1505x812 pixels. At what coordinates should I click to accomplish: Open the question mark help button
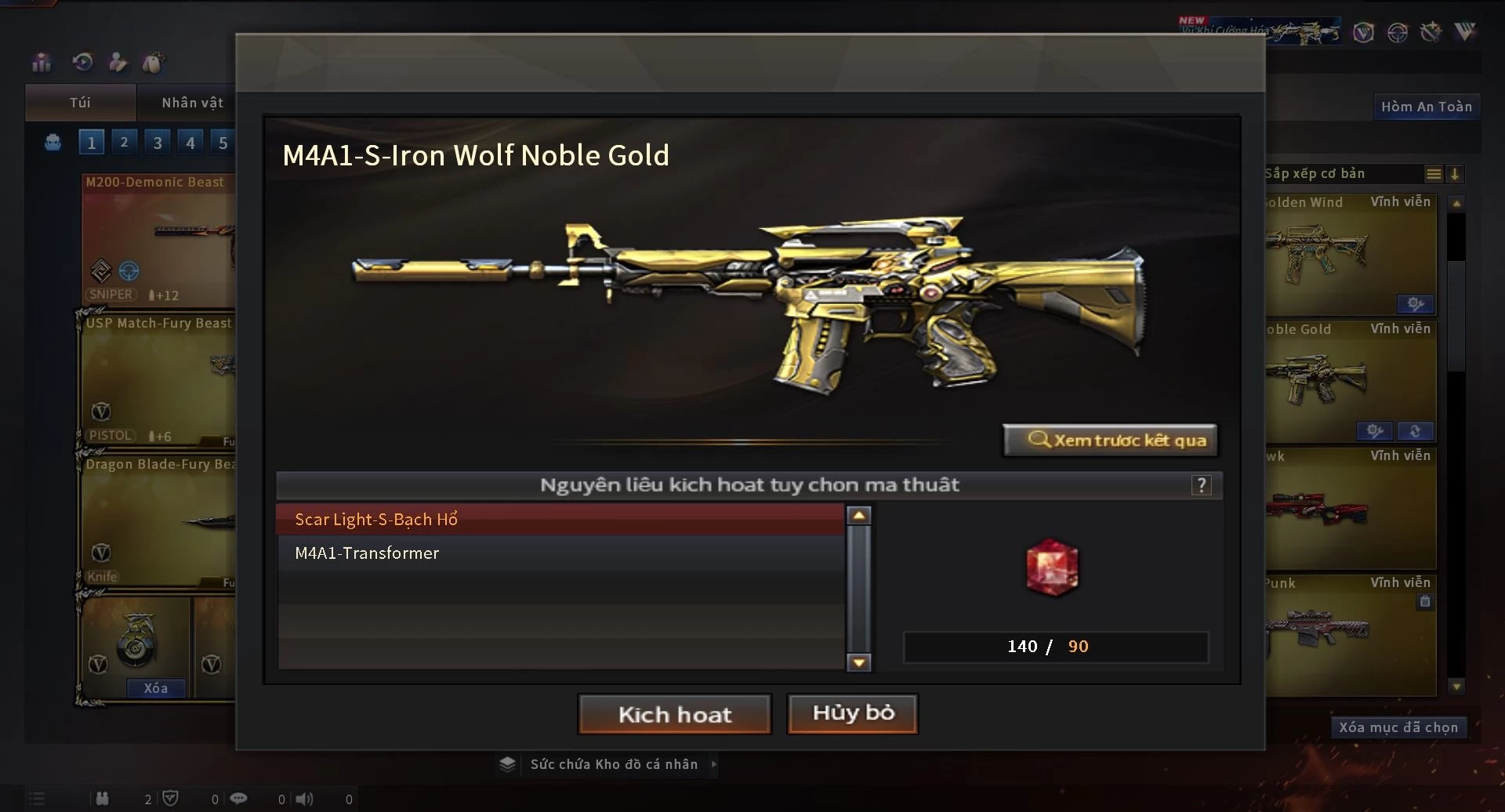coord(1201,485)
